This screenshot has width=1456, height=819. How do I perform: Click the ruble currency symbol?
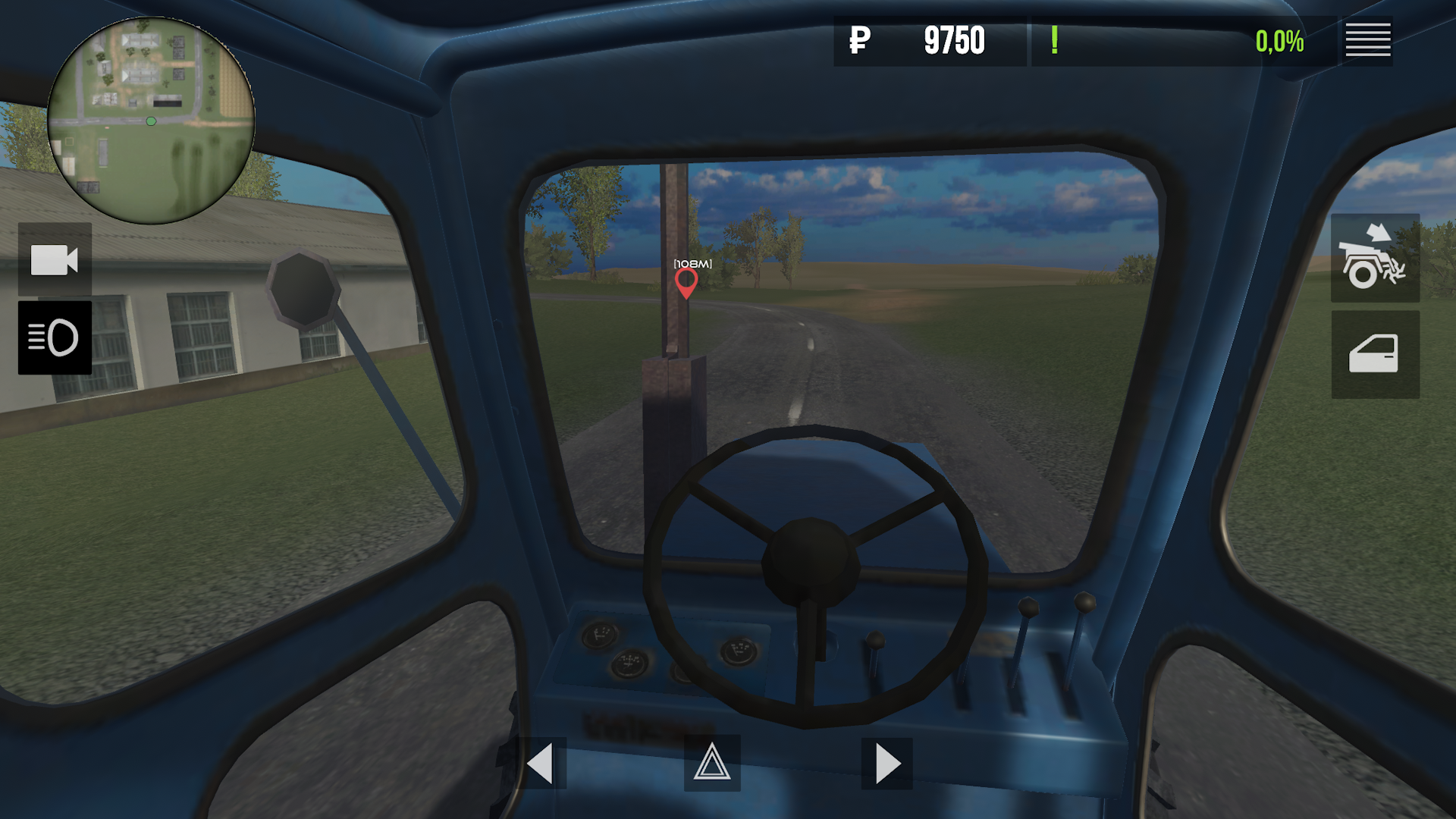(859, 42)
